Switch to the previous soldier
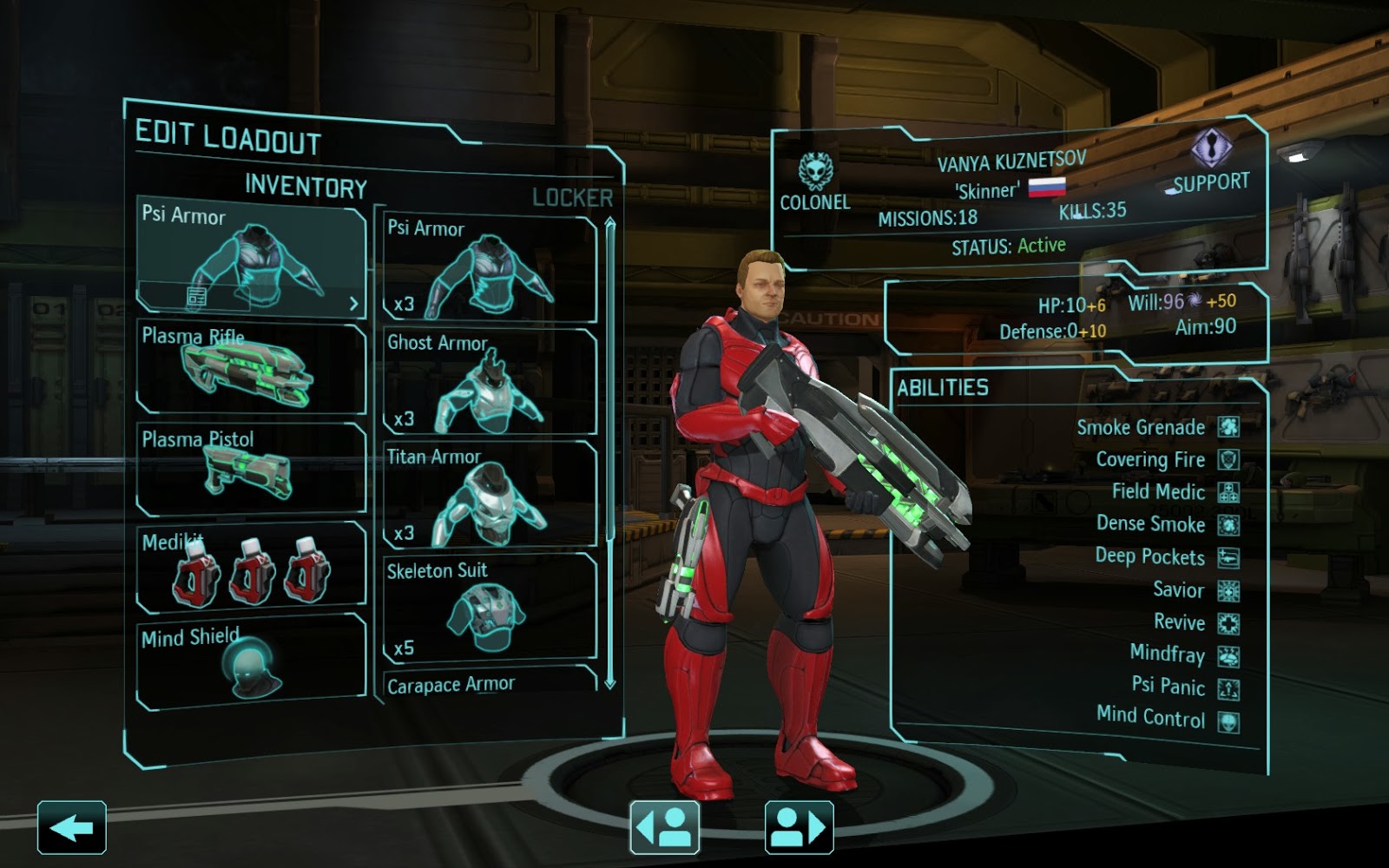 [664, 827]
